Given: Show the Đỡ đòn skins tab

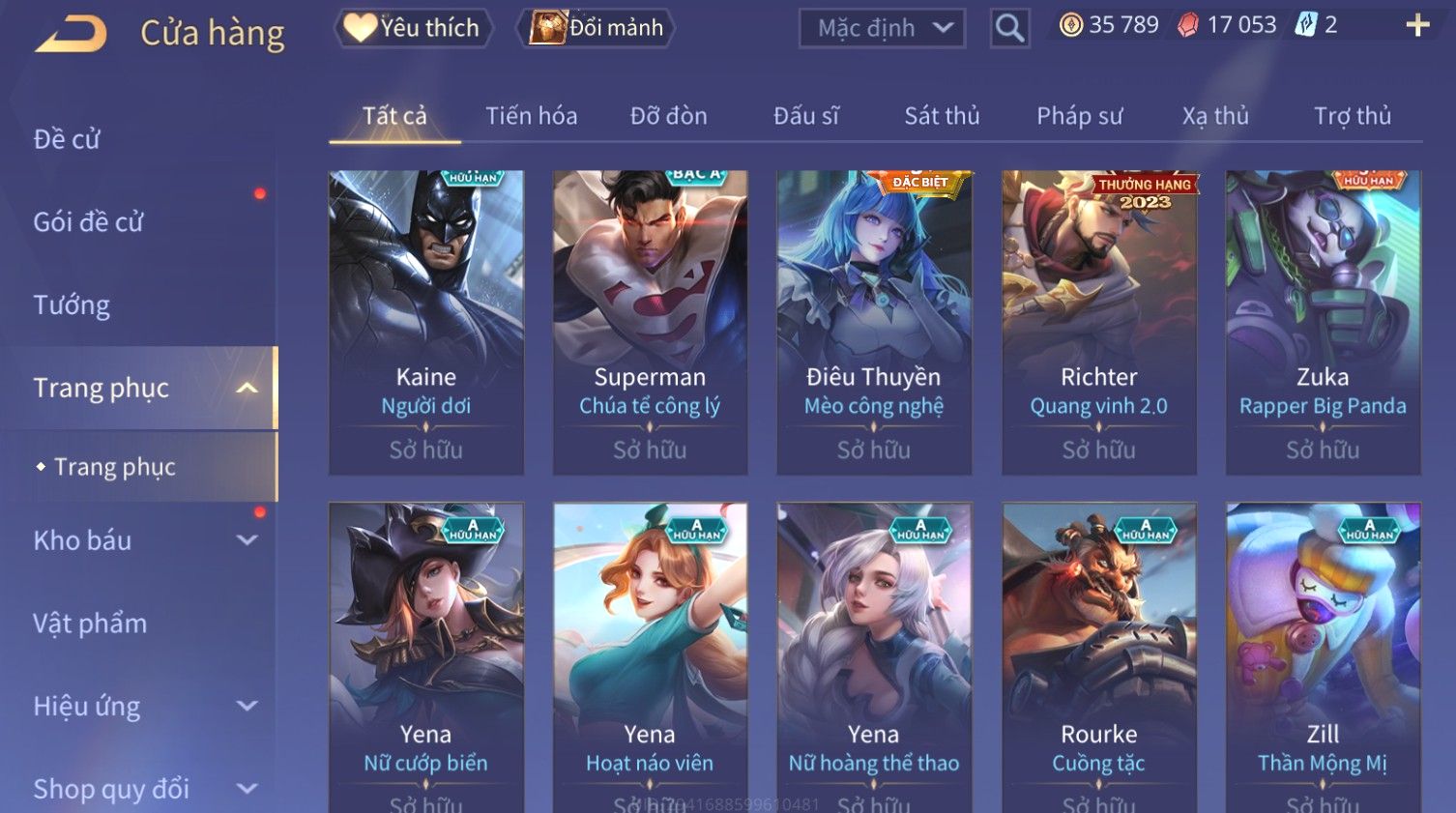Looking at the screenshot, I should pyautogui.click(x=668, y=116).
